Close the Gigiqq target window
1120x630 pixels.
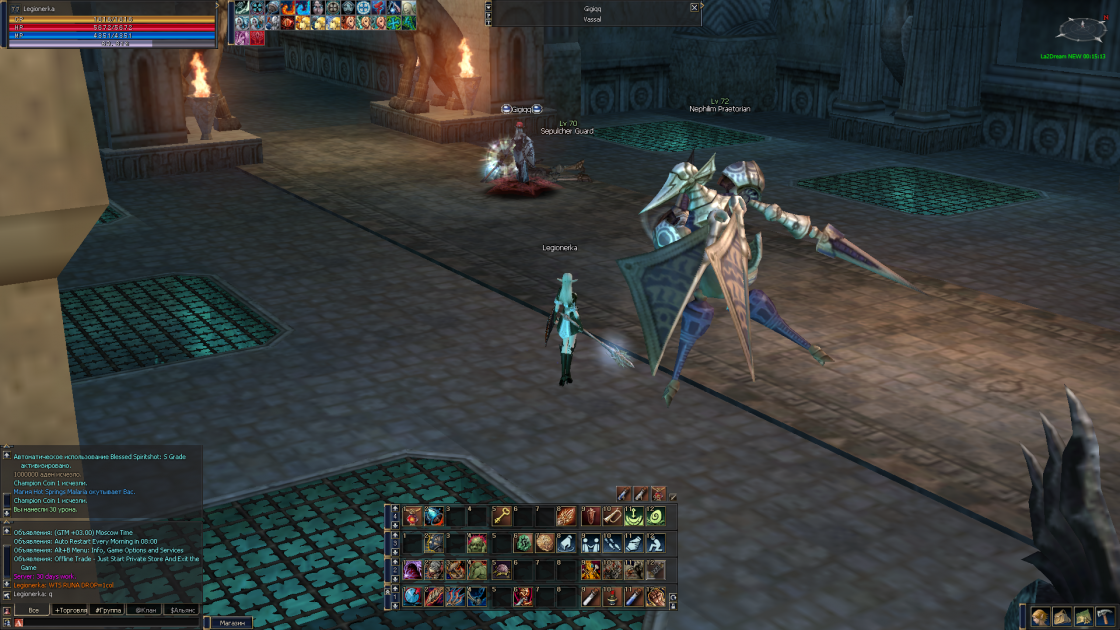pyautogui.click(x=695, y=7)
